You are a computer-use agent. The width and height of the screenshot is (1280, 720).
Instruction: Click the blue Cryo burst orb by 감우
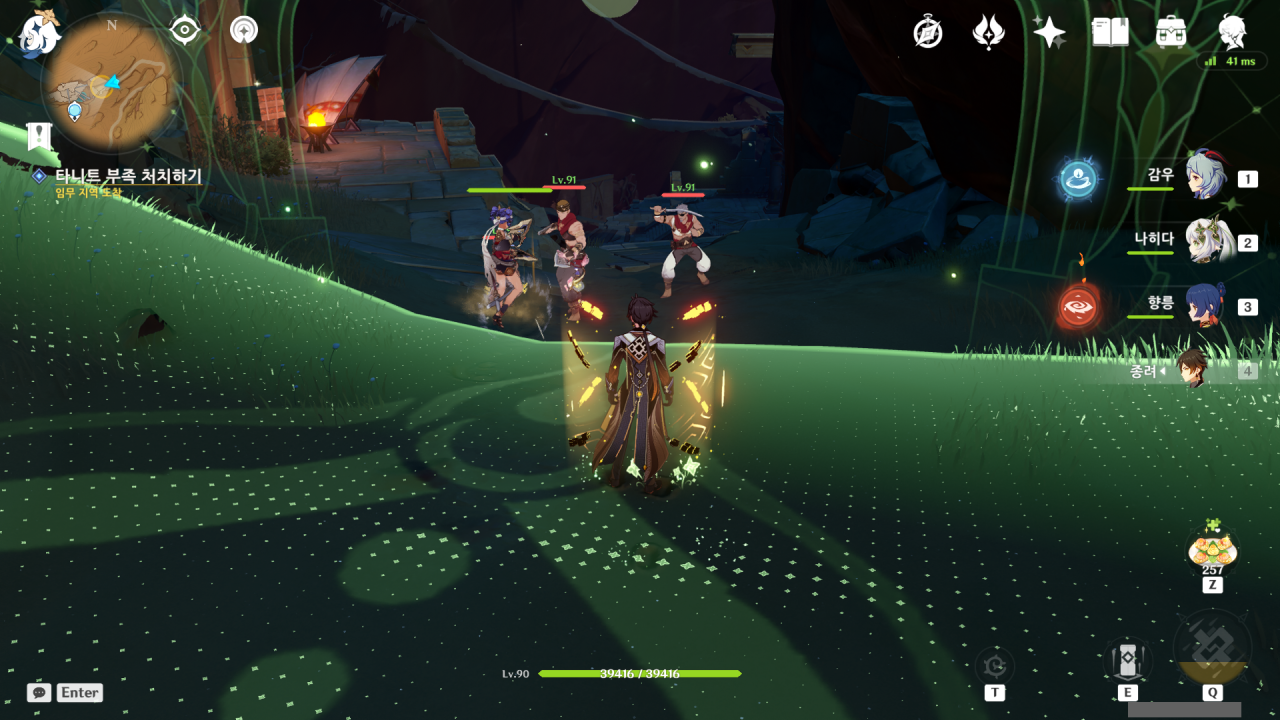pos(1078,180)
